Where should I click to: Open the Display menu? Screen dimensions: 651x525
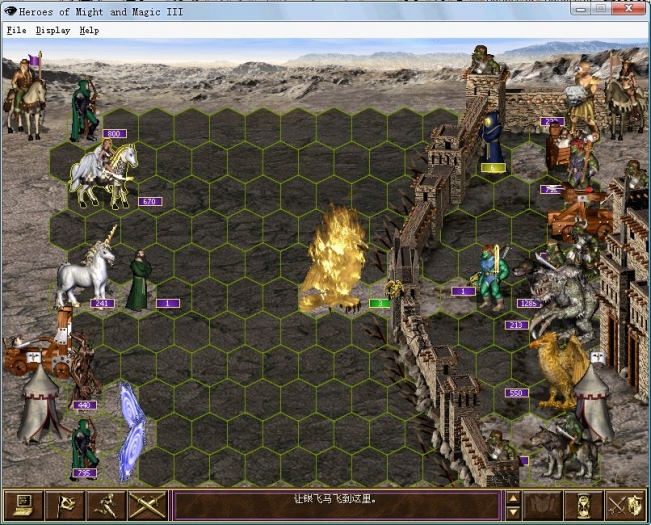[x=53, y=30]
